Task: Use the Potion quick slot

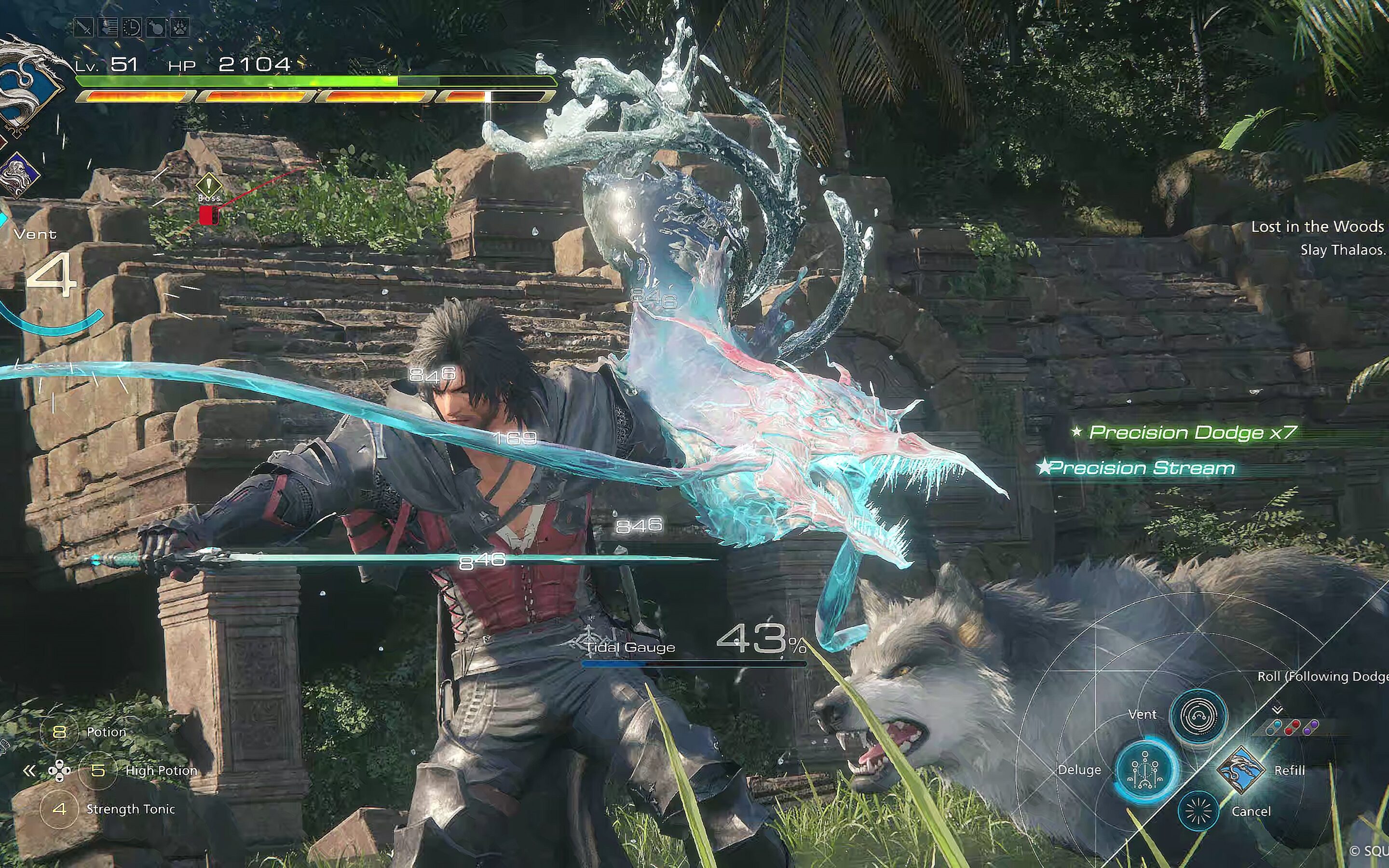Action: (x=59, y=732)
